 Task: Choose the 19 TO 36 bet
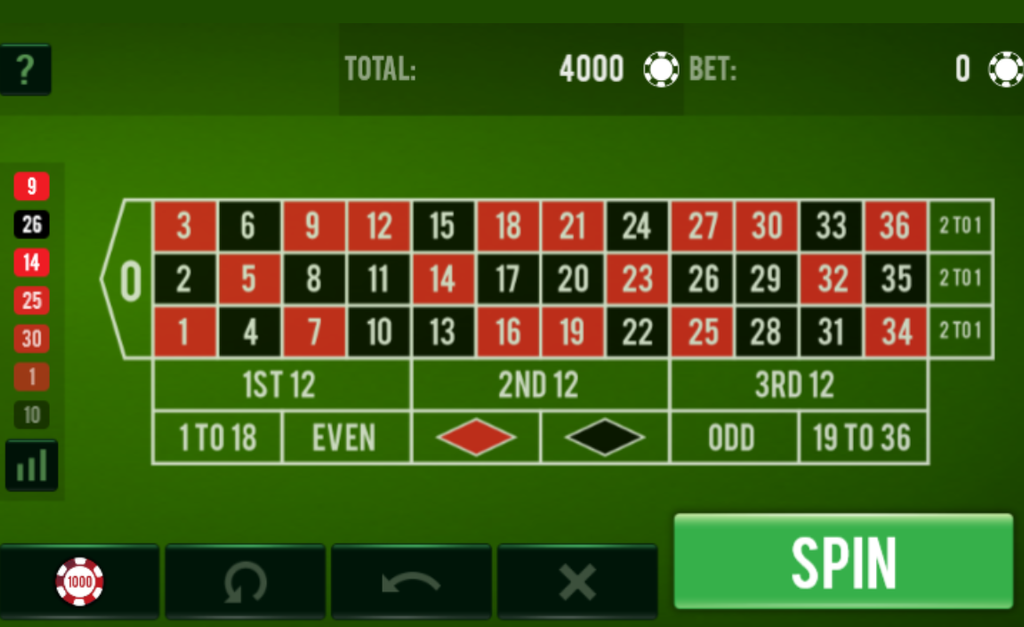click(x=862, y=438)
